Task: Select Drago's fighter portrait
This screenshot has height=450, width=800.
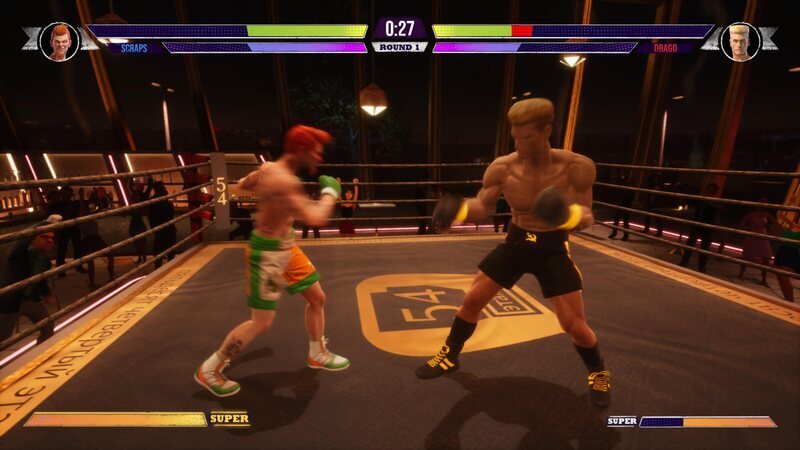Action: pos(740,41)
